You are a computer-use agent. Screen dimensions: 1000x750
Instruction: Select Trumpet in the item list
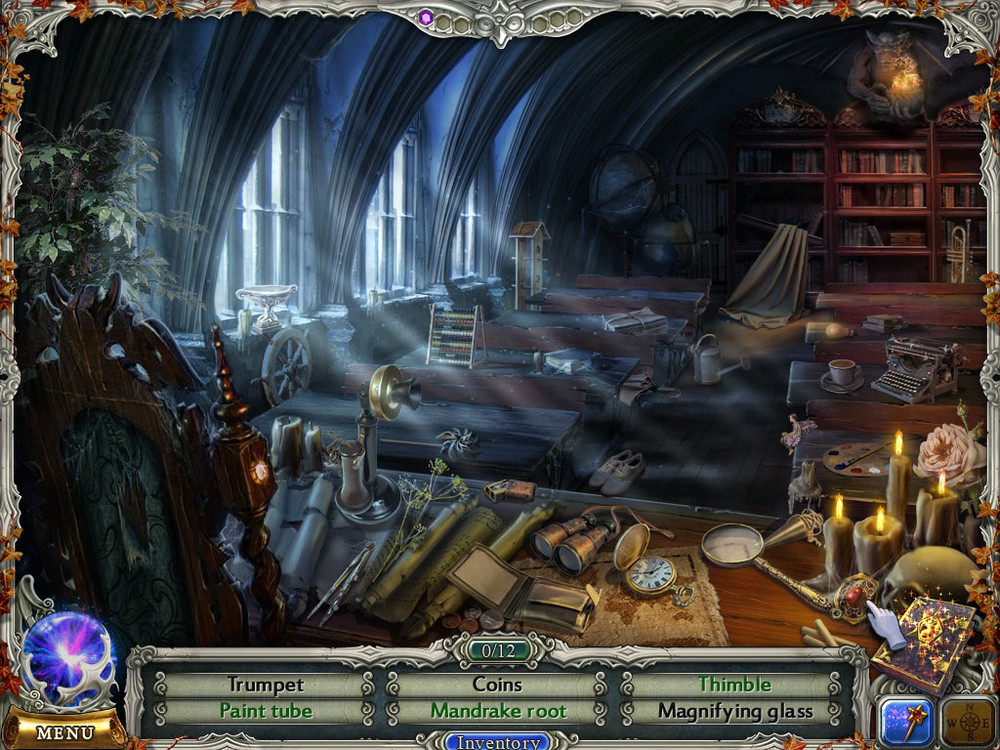265,685
